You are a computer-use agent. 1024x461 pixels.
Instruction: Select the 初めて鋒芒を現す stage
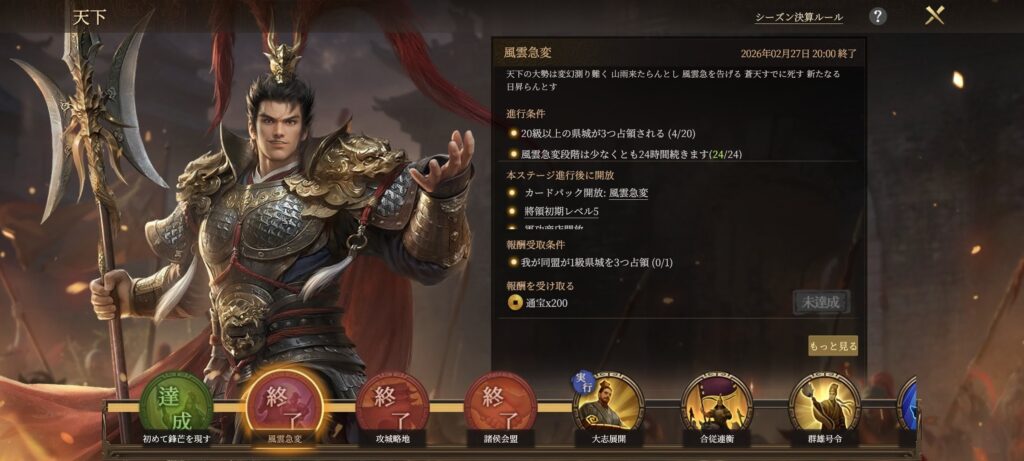click(x=176, y=405)
